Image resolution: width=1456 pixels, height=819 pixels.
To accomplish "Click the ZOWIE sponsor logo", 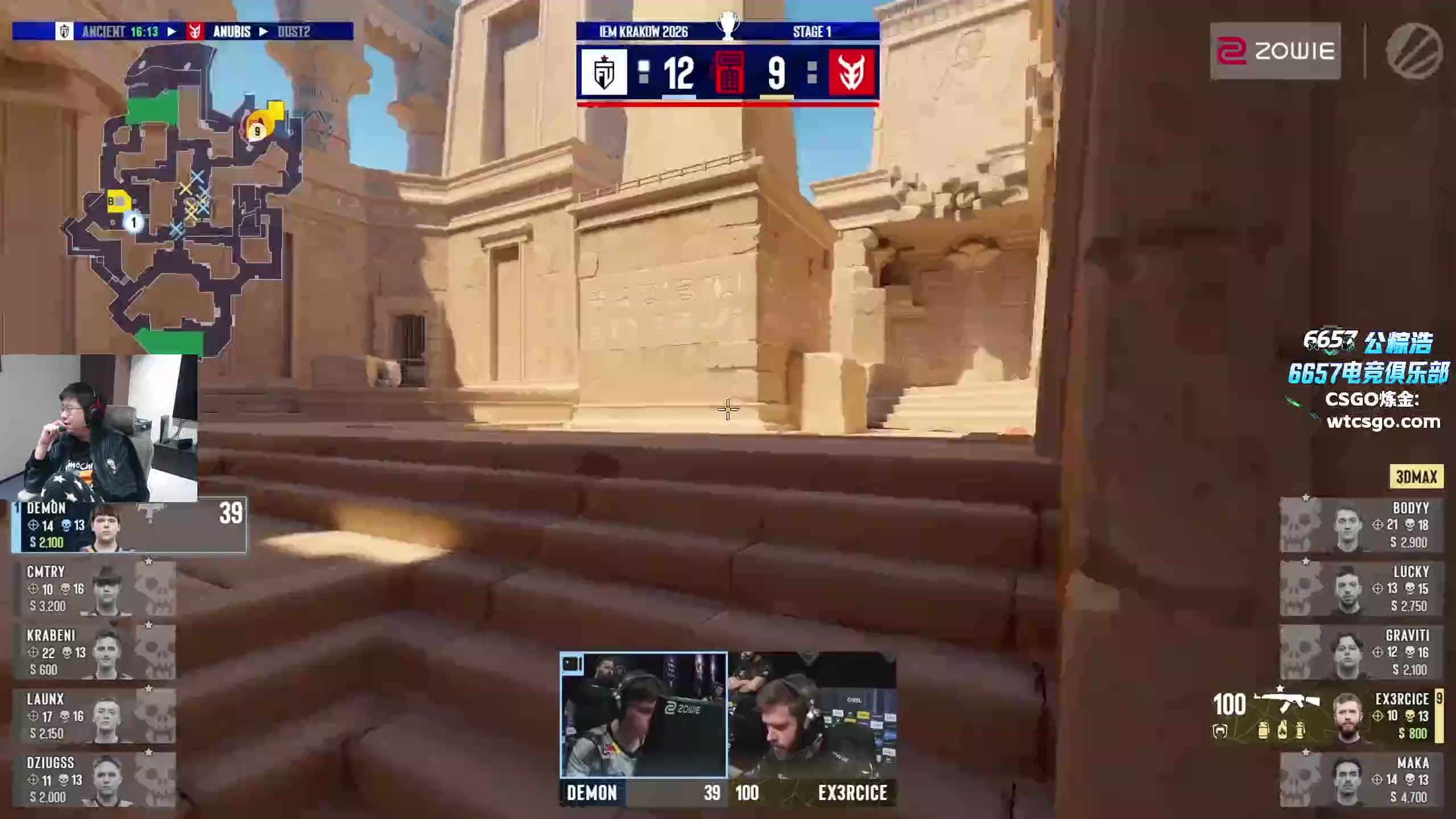I will coord(1275,51).
